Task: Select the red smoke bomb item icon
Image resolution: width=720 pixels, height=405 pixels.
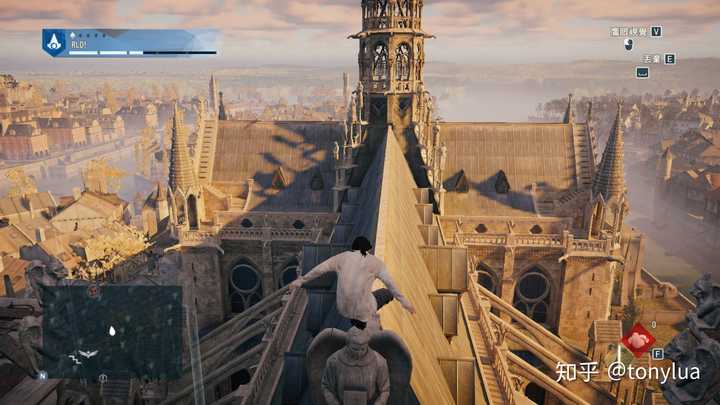Action: coord(637,341)
